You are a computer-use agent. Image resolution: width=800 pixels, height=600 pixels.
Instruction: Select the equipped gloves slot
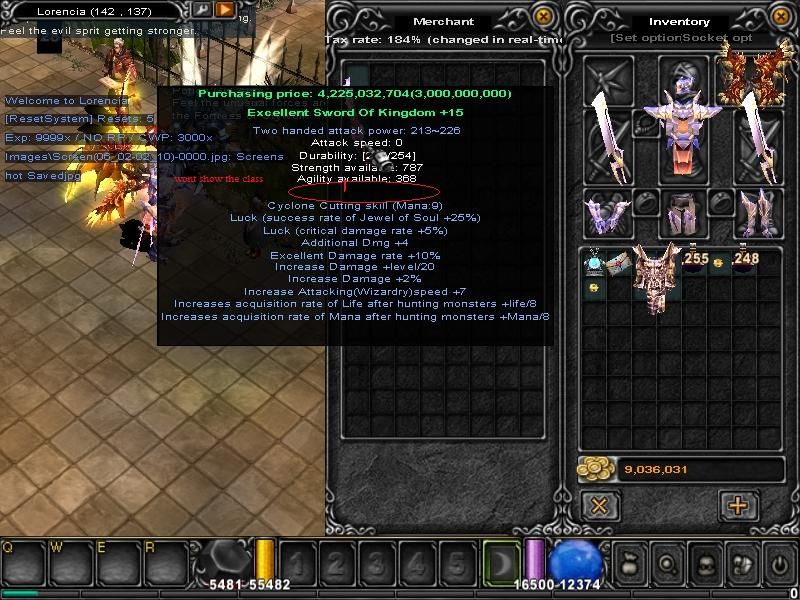click(606, 211)
